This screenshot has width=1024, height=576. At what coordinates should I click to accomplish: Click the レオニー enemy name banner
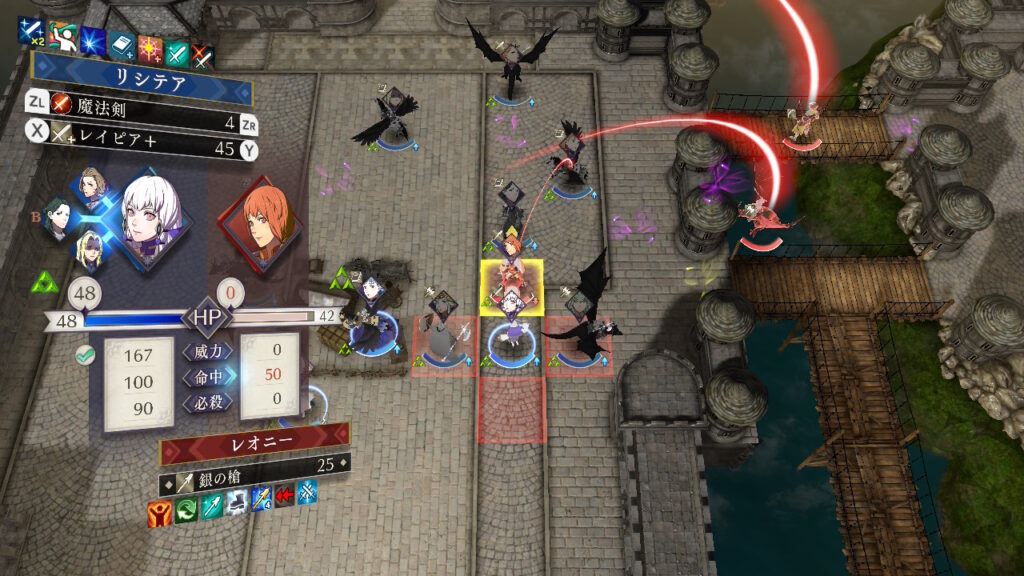[254, 442]
